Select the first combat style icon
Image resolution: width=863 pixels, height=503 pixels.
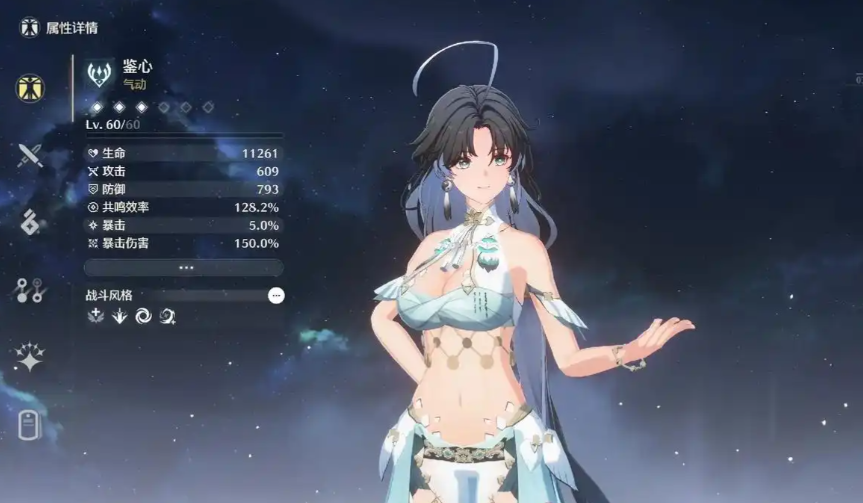96,316
